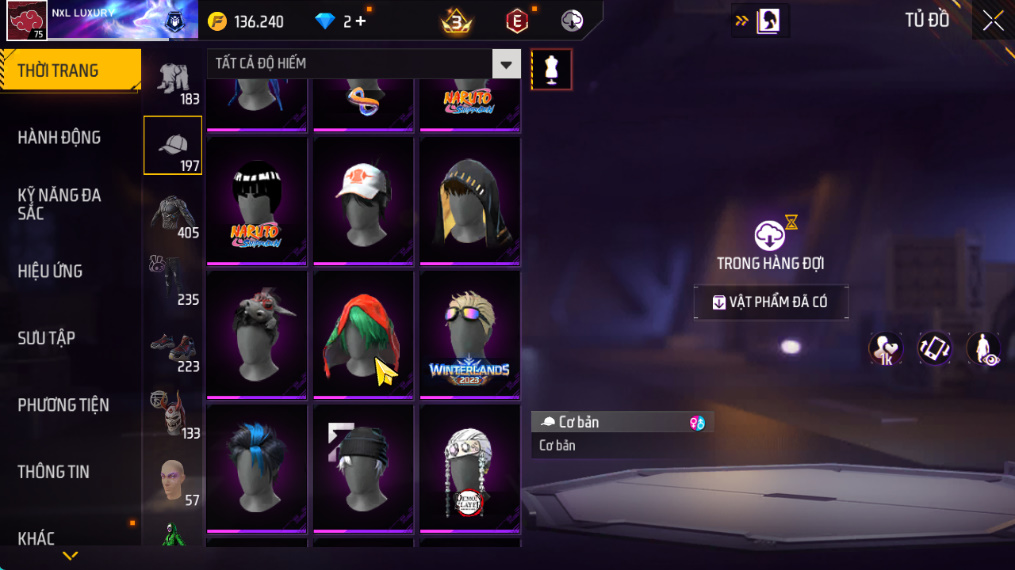Pick the Winterlands 2023 blonde hair with sunglasses
The image size is (1015, 570).
(x=469, y=331)
